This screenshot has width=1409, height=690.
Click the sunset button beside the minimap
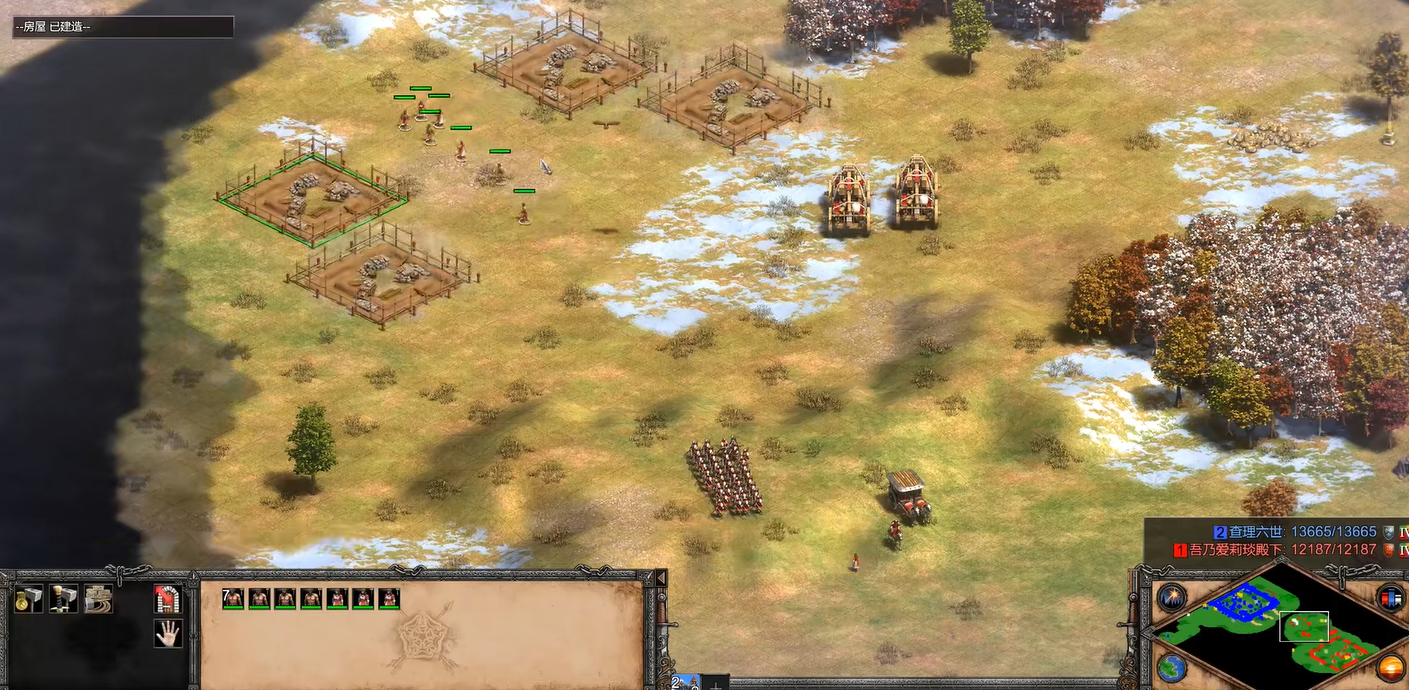point(1391,667)
